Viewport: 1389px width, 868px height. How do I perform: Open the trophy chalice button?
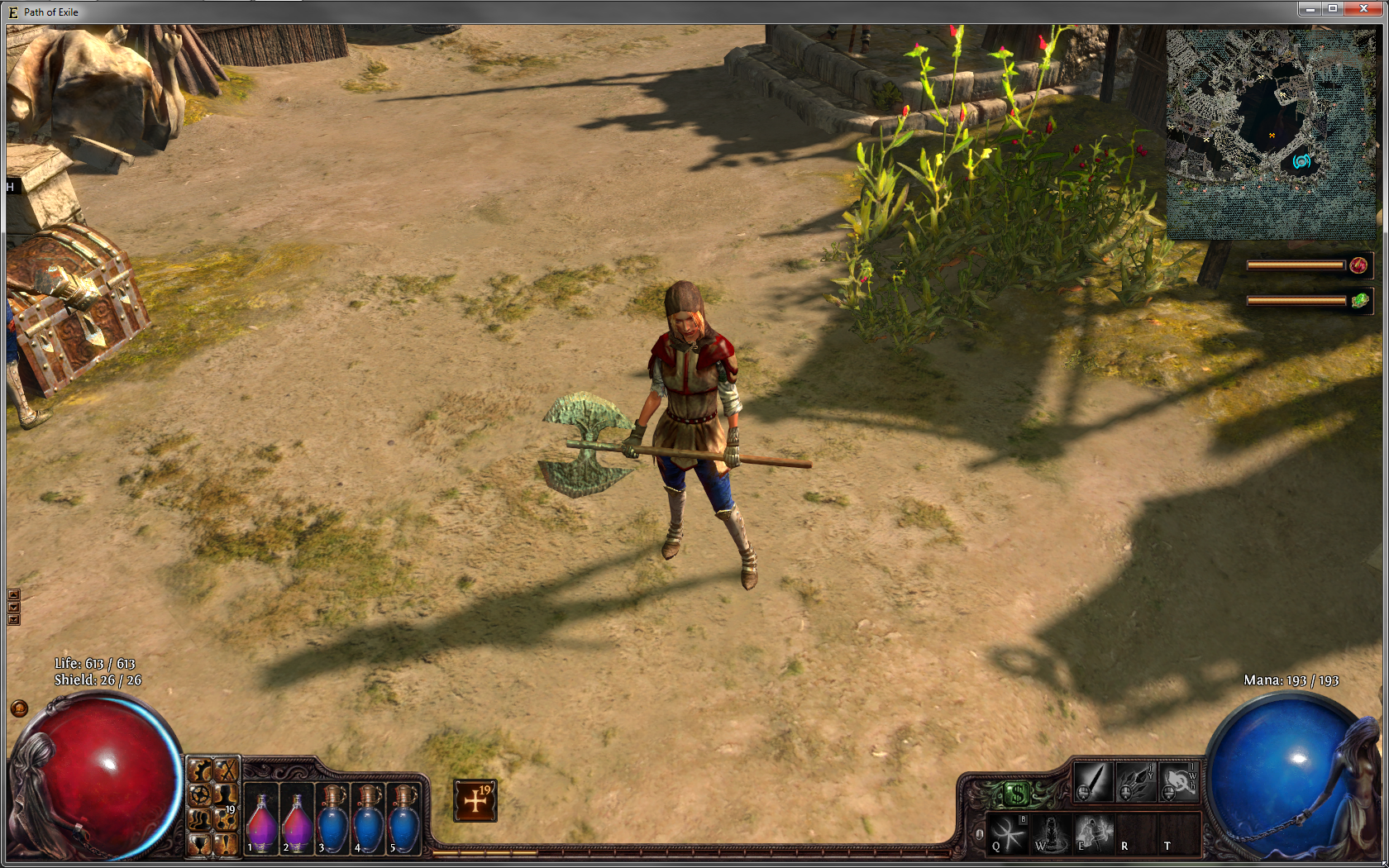pyautogui.click(x=199, y=843)
